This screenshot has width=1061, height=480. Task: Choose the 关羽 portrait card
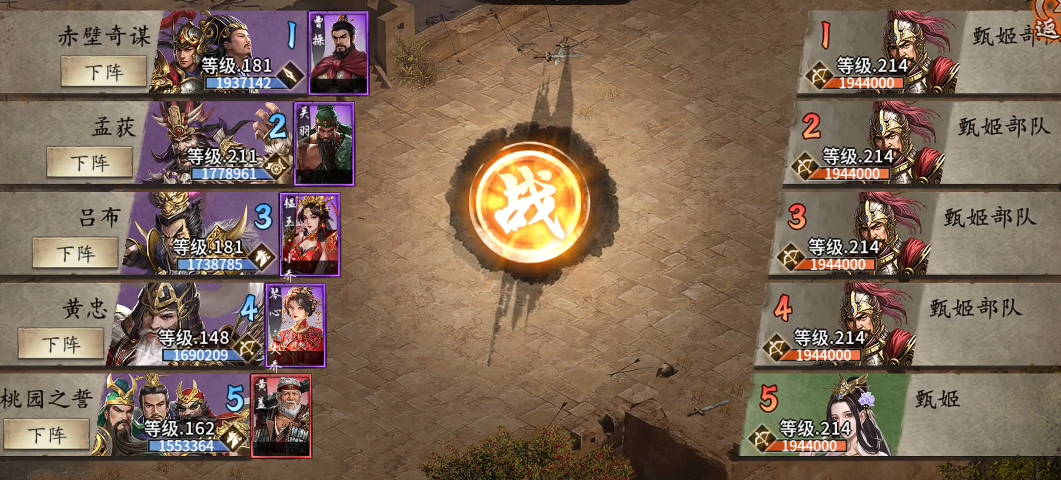coord(323,144)
